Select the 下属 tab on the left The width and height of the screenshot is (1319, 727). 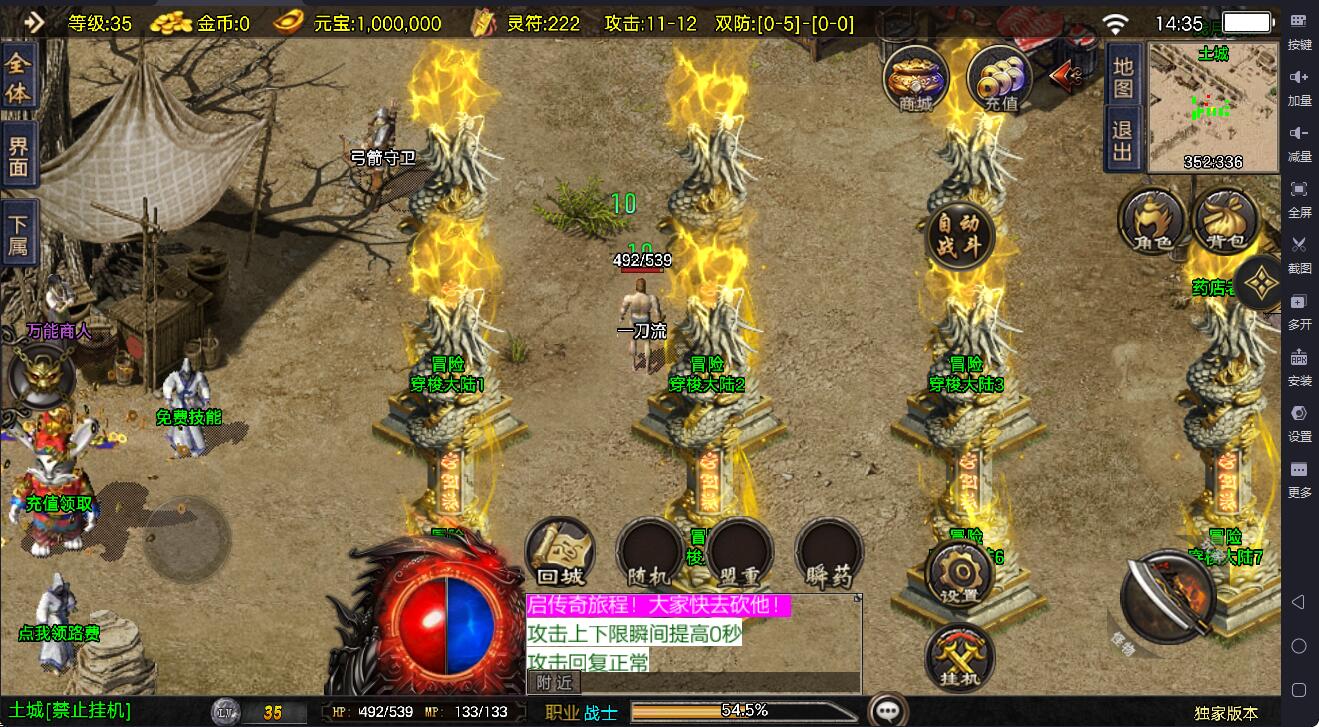click(x=19, y=233)
